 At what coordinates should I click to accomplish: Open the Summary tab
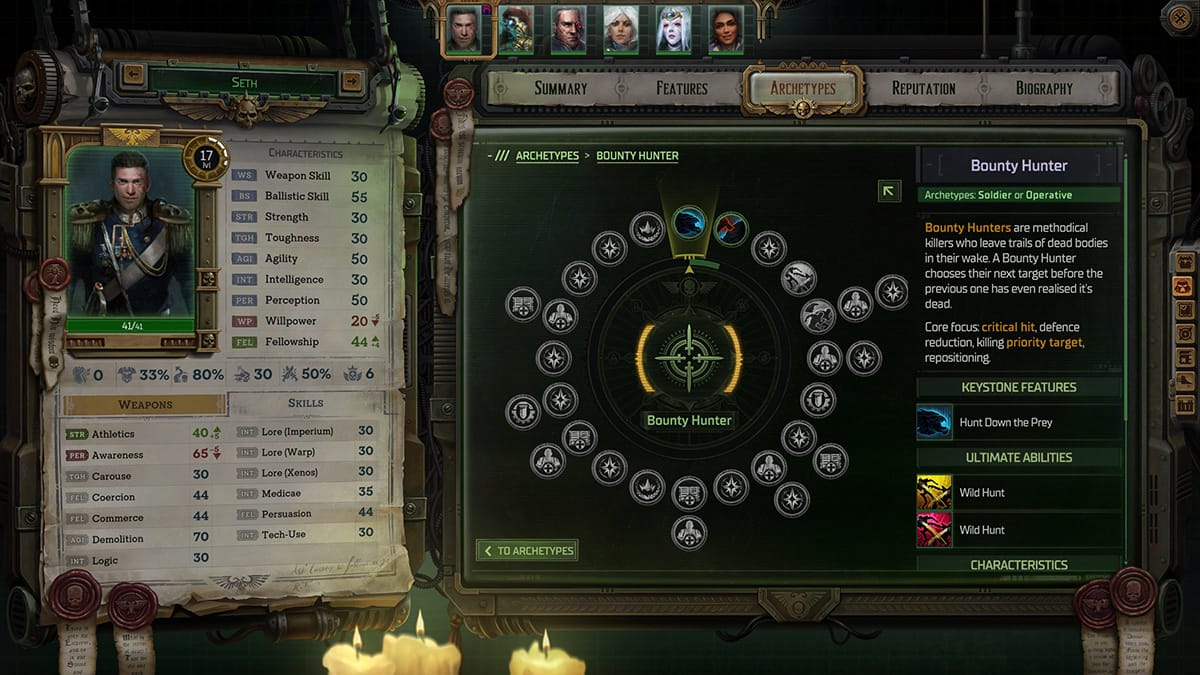(560, 88)
